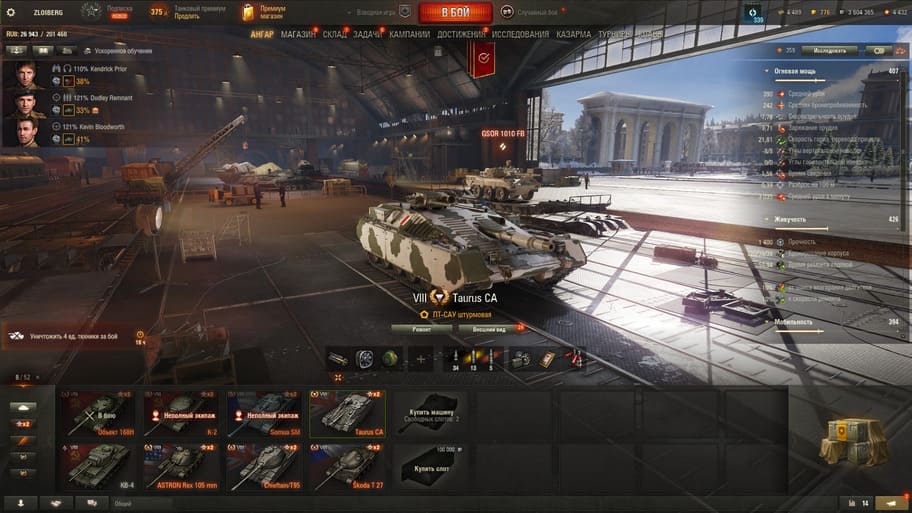Open the КАМПАНИИ tab
The image size is (912, 513).
409,34
